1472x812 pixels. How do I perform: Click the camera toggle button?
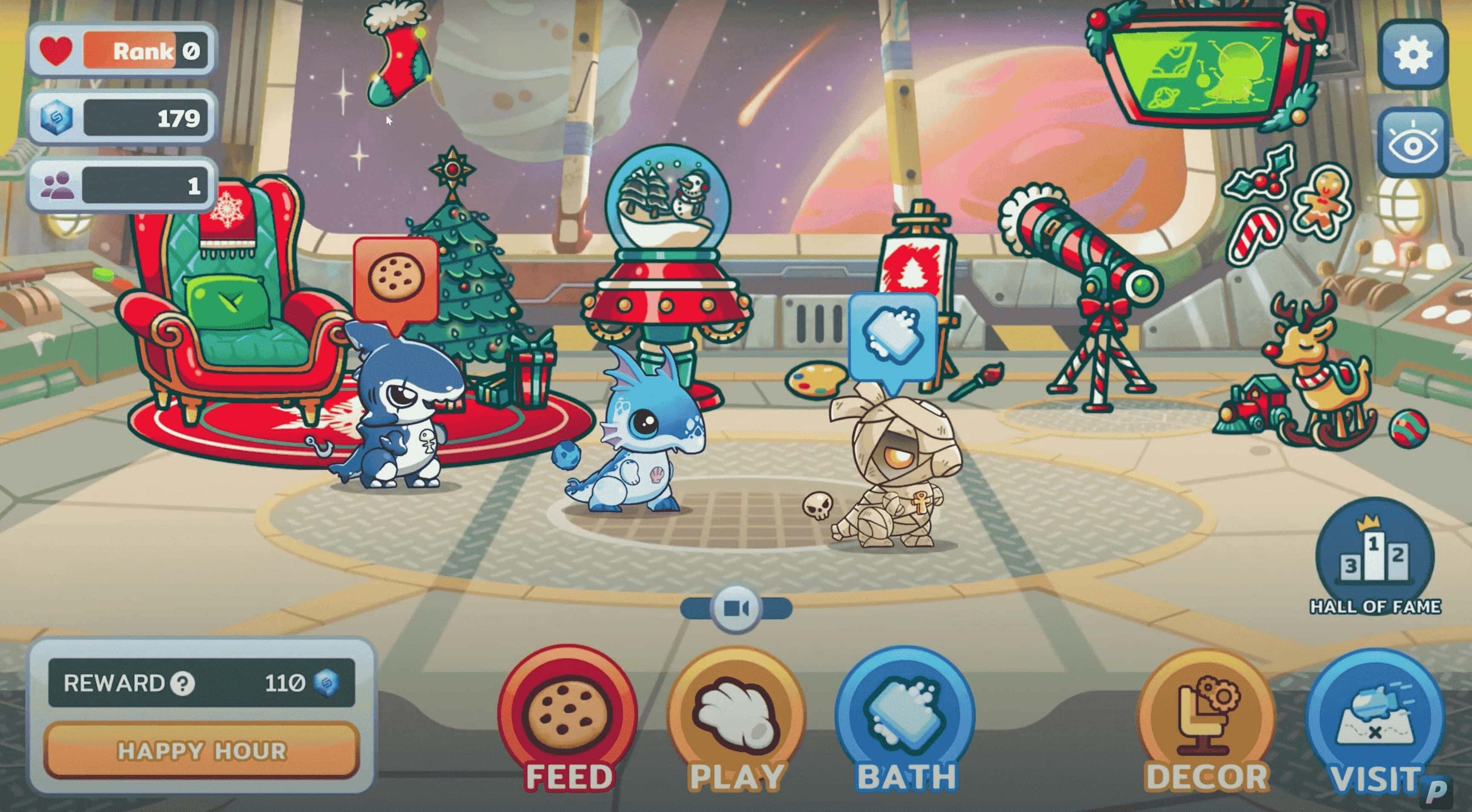[736, 609]
